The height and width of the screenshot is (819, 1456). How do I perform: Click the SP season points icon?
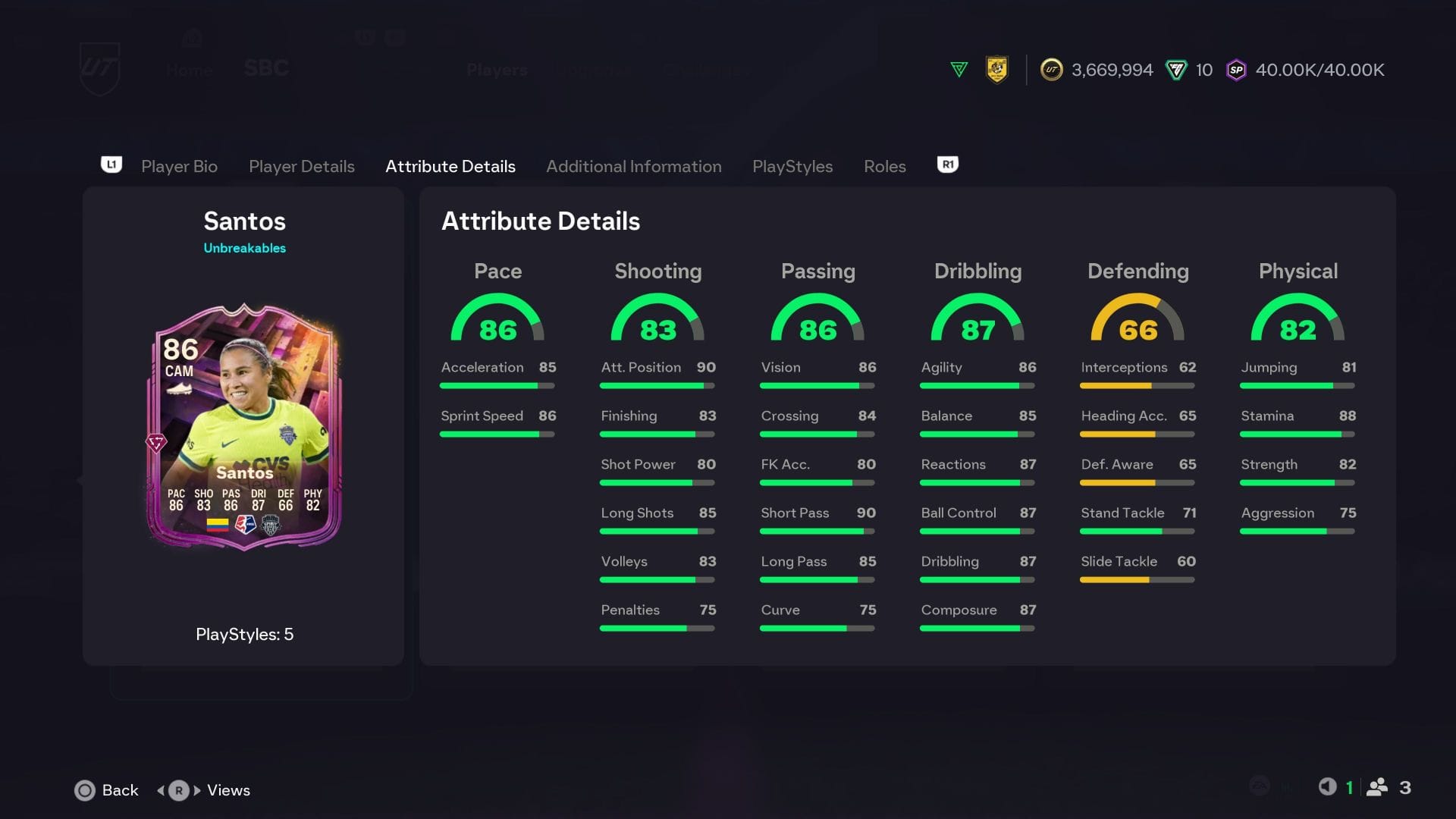coord(1237,70)
